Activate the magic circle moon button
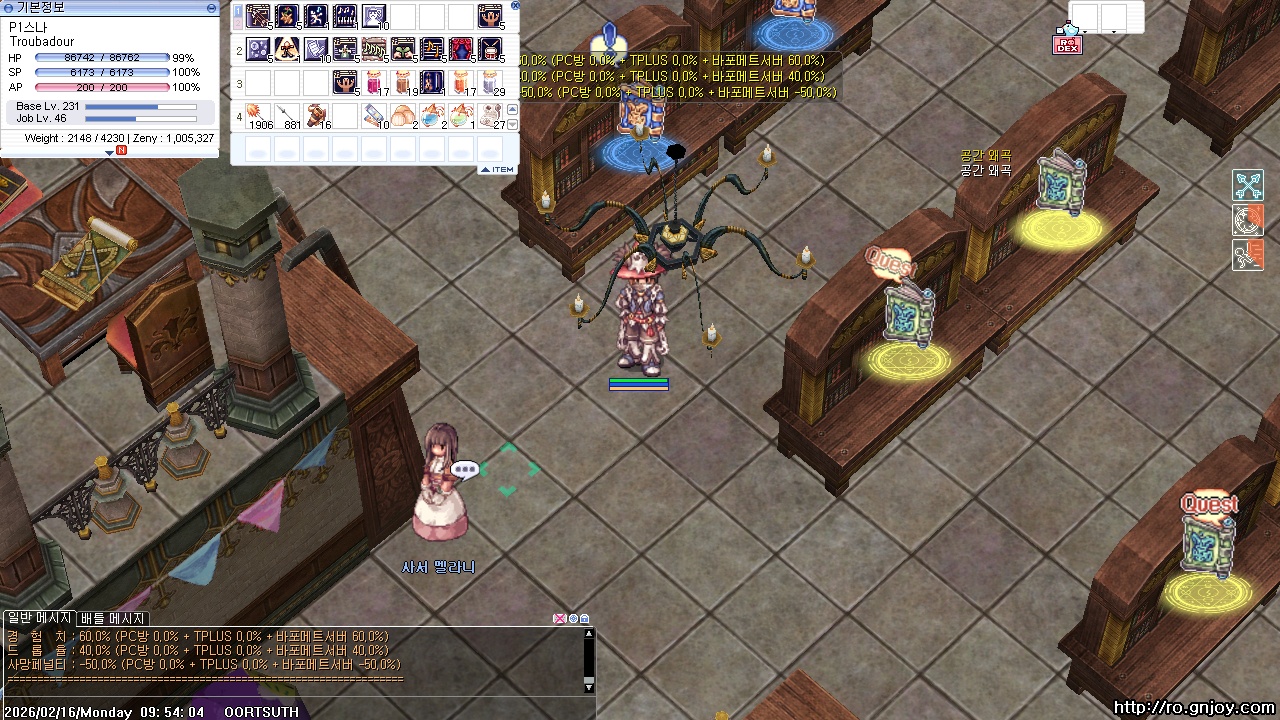The image size is (1280, 720). tap(1248, 220)
